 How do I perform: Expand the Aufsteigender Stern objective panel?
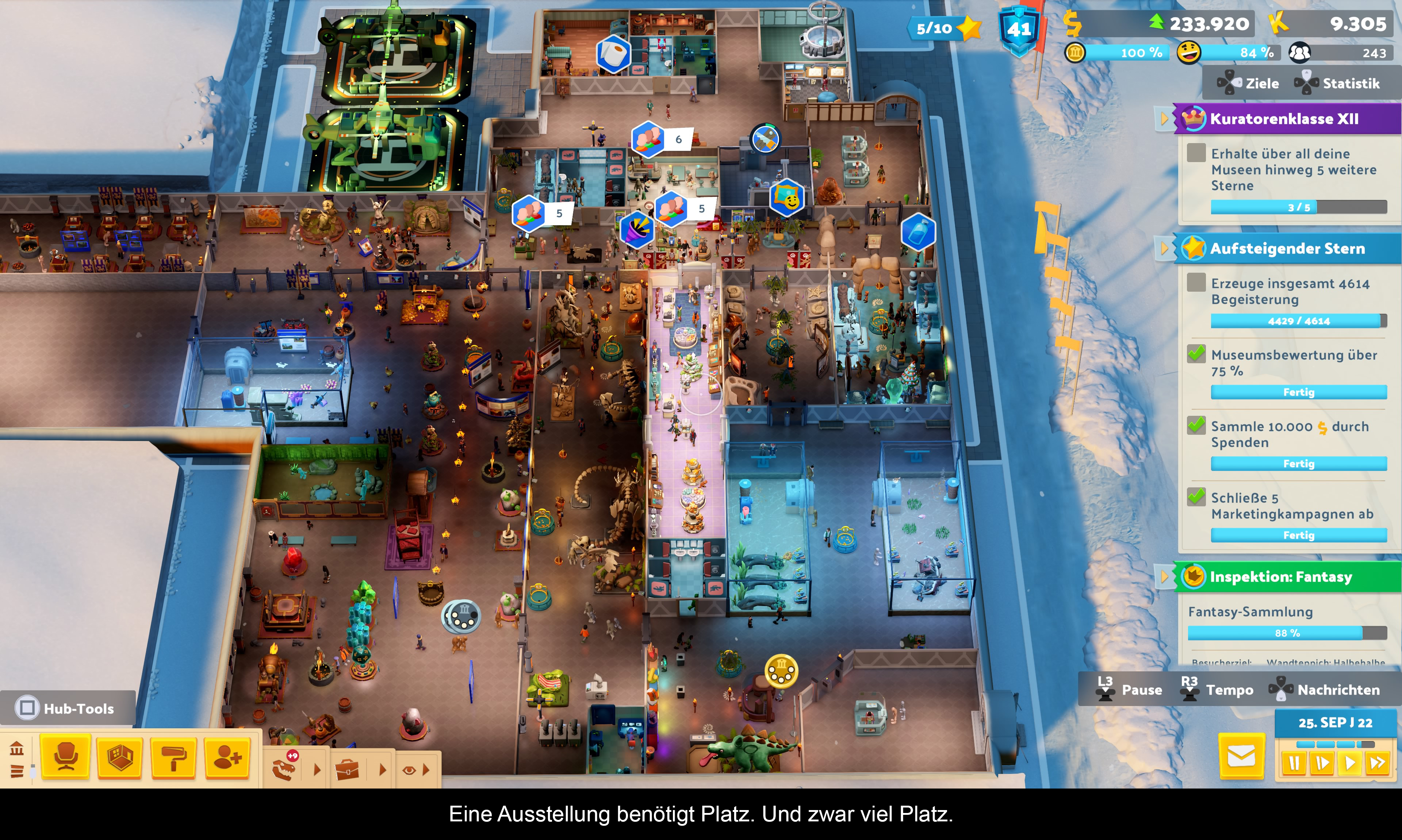pos(1164,249)
